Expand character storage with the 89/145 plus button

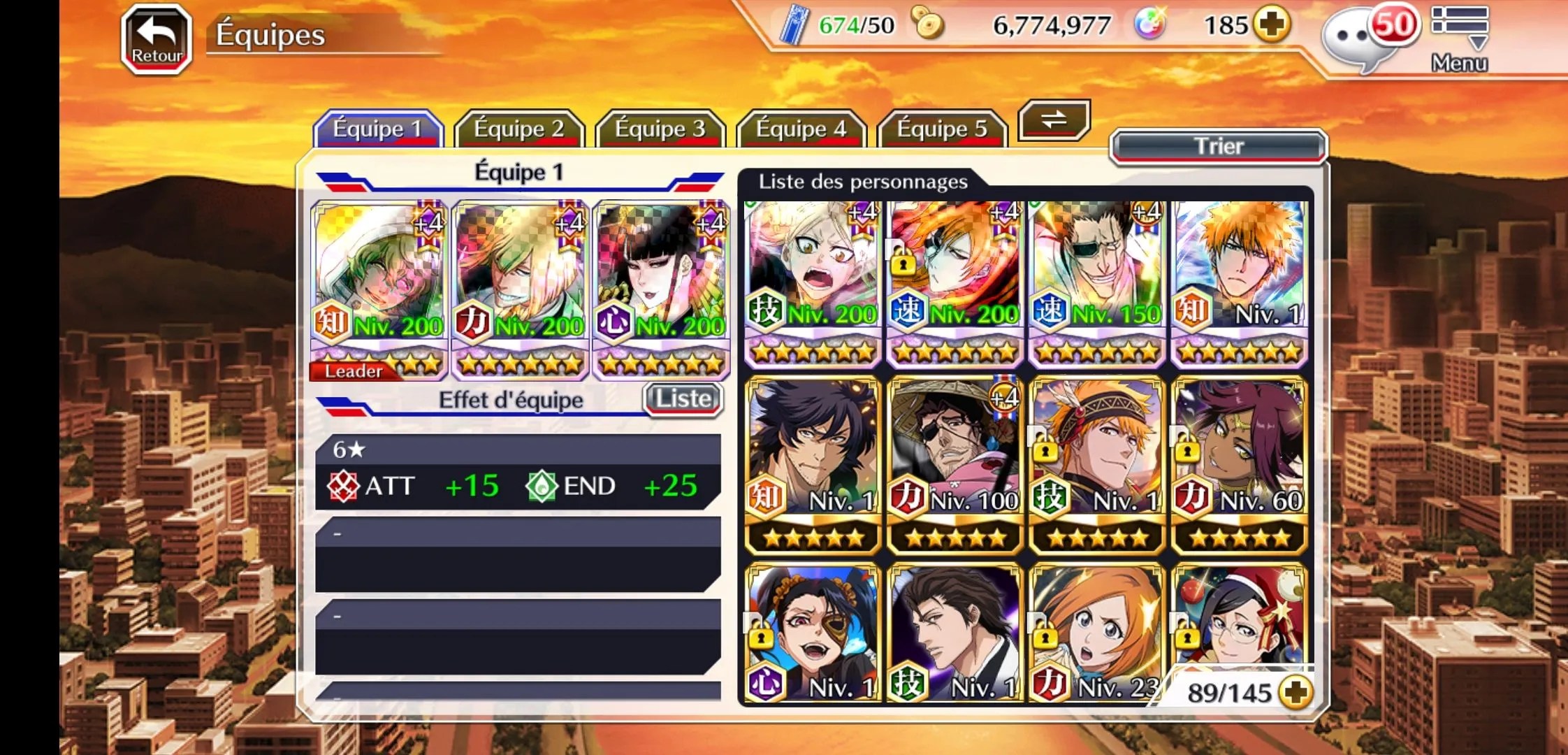[1295, 692]
